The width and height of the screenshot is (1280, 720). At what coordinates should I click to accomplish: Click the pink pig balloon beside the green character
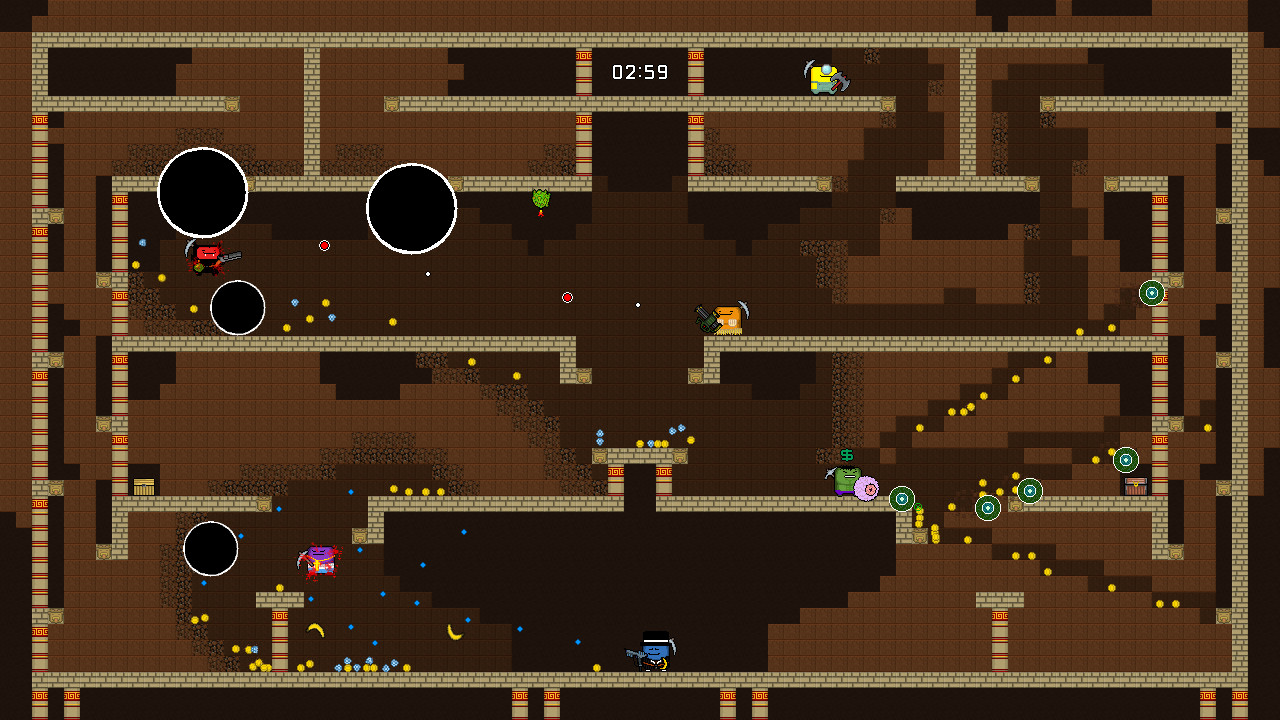(x=868, y=490)
